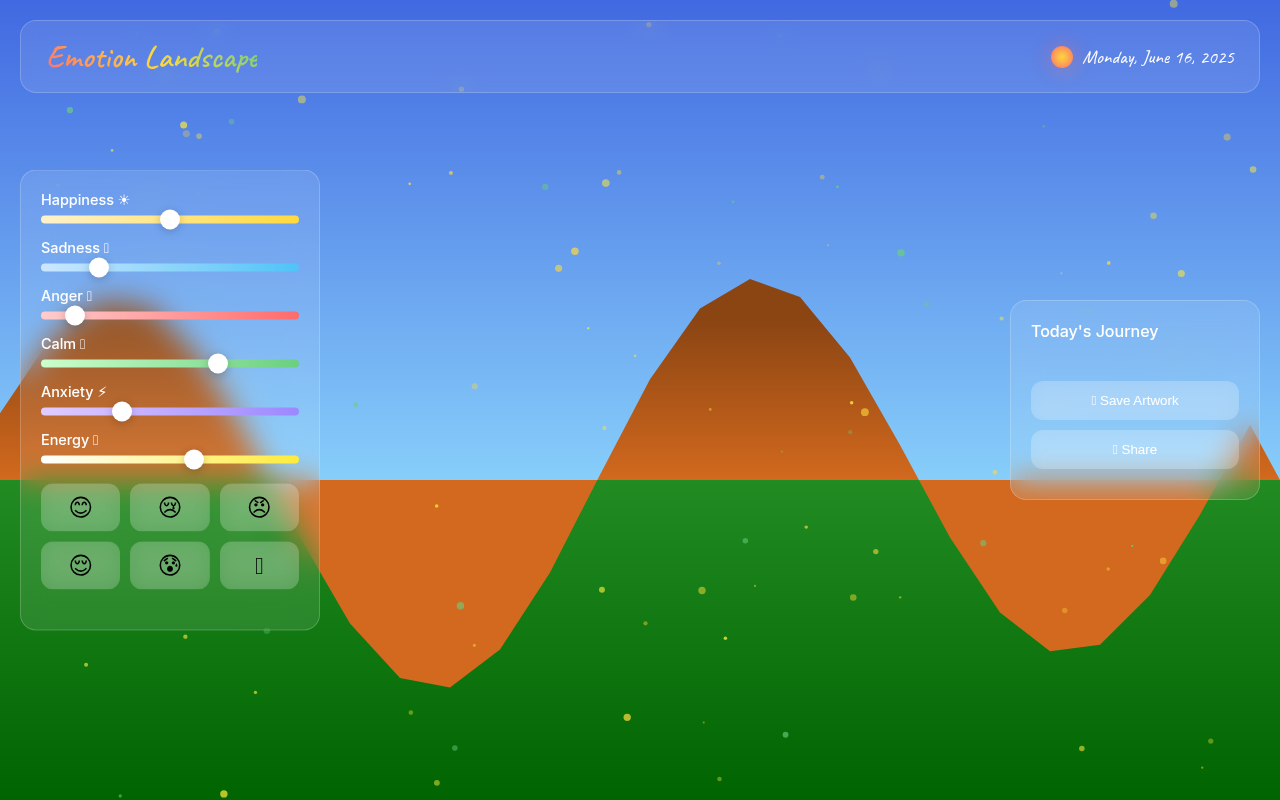Click the Anxiety slider handle
Image resolution: width=1280 pixels, height=800 pixels.
click(122, 411)
